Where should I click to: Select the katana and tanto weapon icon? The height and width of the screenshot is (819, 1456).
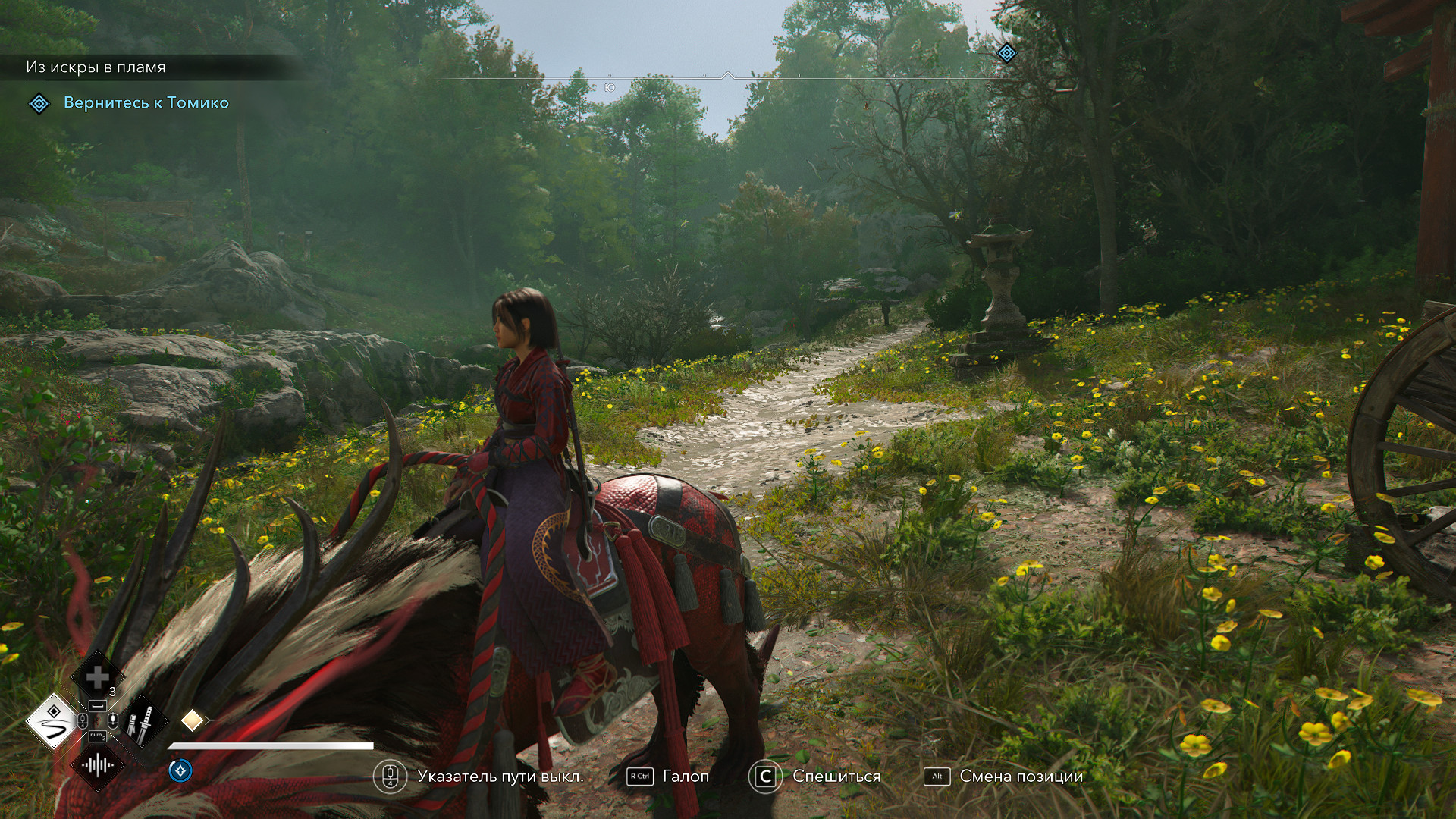(x=141, y=721)
